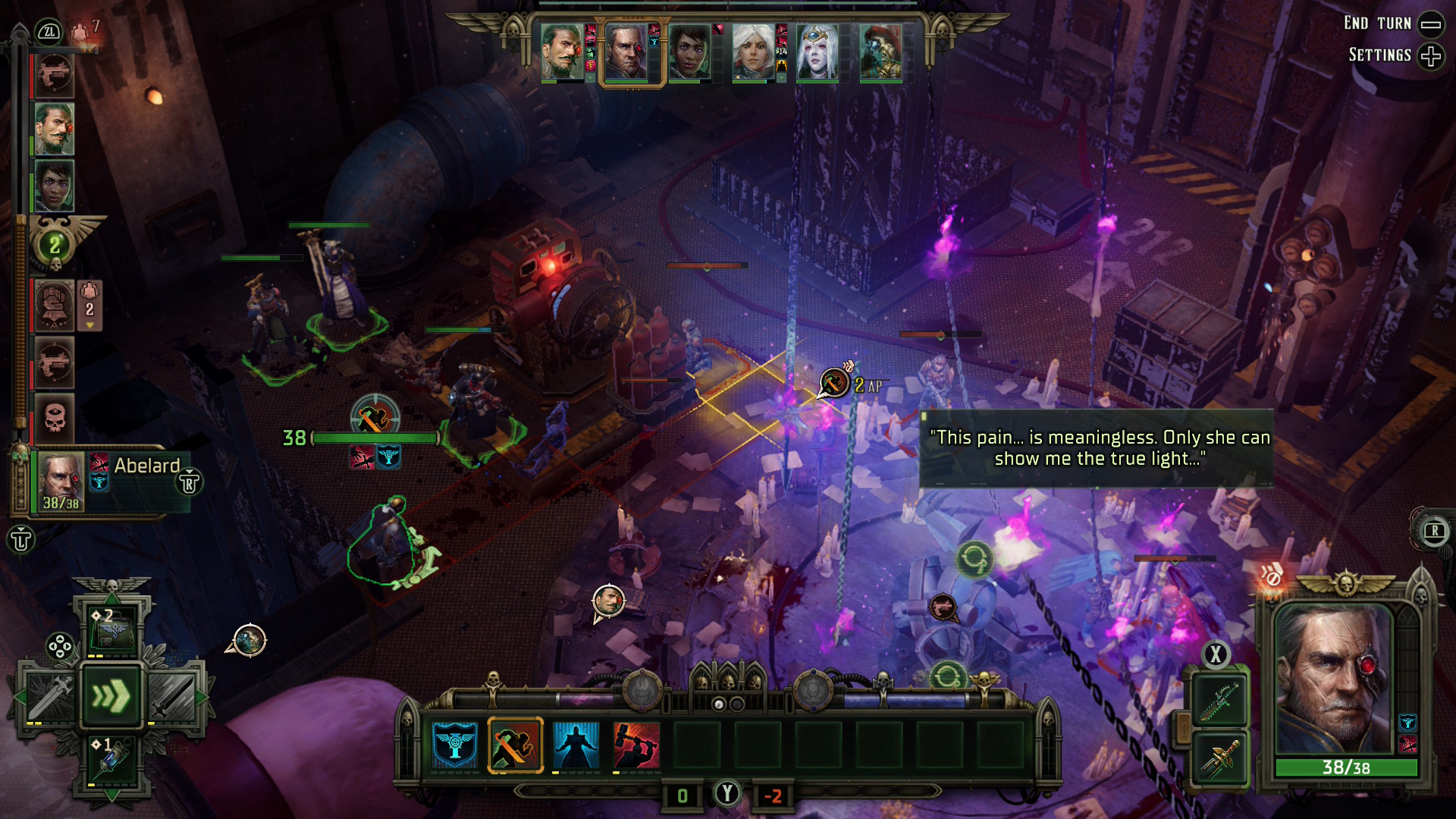This screenshot has height=819, width=1456.
Task: Choose the white-haired woman's party portrait
Action: pos(753,51)
